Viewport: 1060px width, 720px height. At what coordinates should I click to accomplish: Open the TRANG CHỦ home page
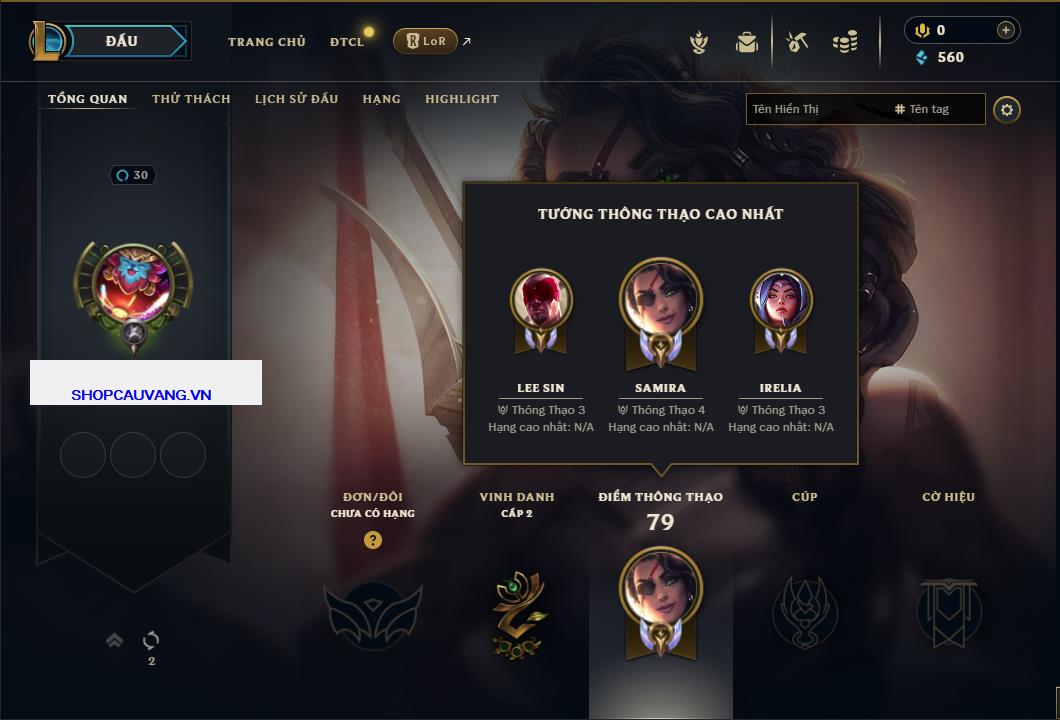(266, 42)
